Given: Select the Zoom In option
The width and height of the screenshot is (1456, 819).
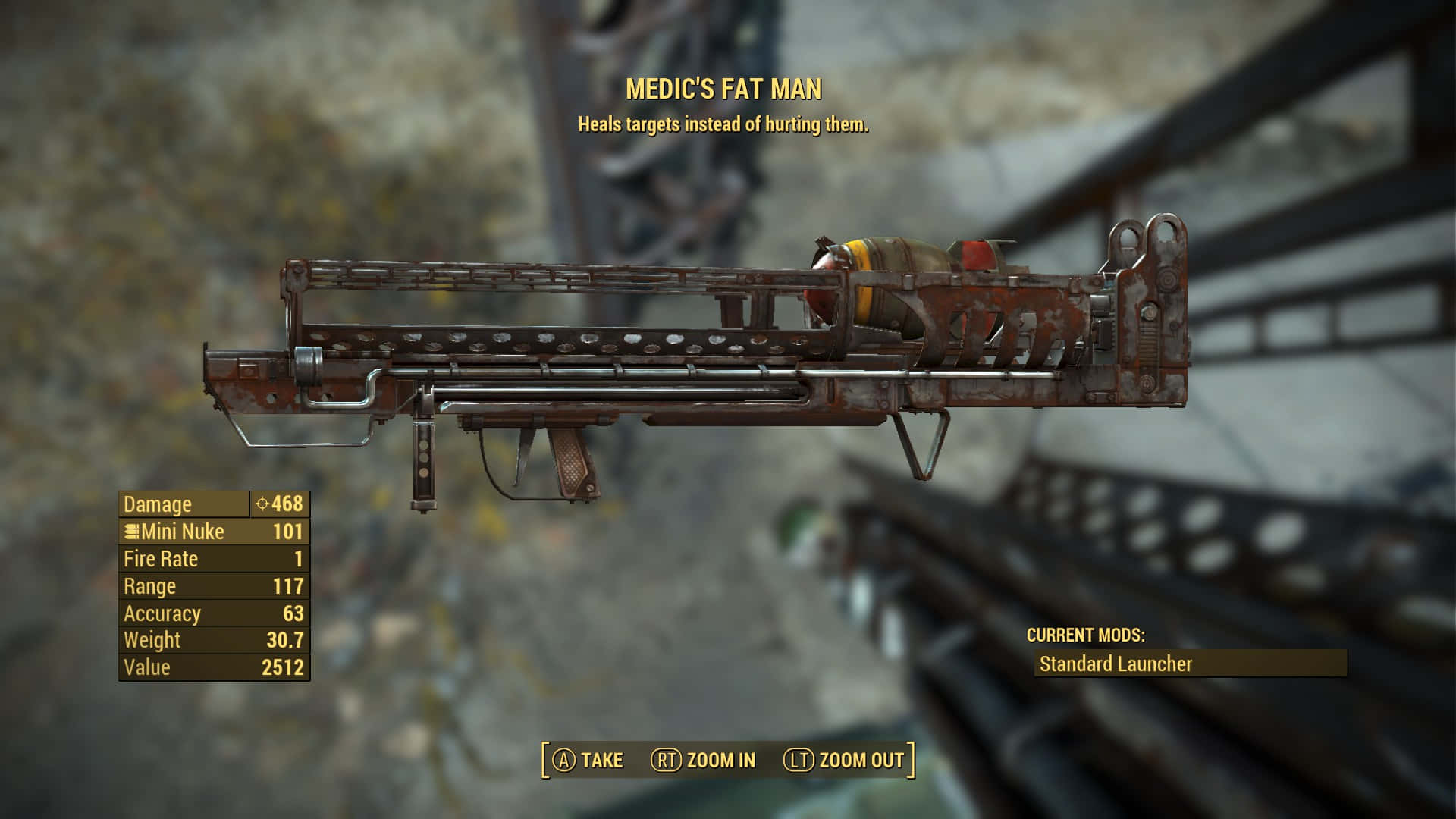Looking at the screenshot, I should coord(704,760).
